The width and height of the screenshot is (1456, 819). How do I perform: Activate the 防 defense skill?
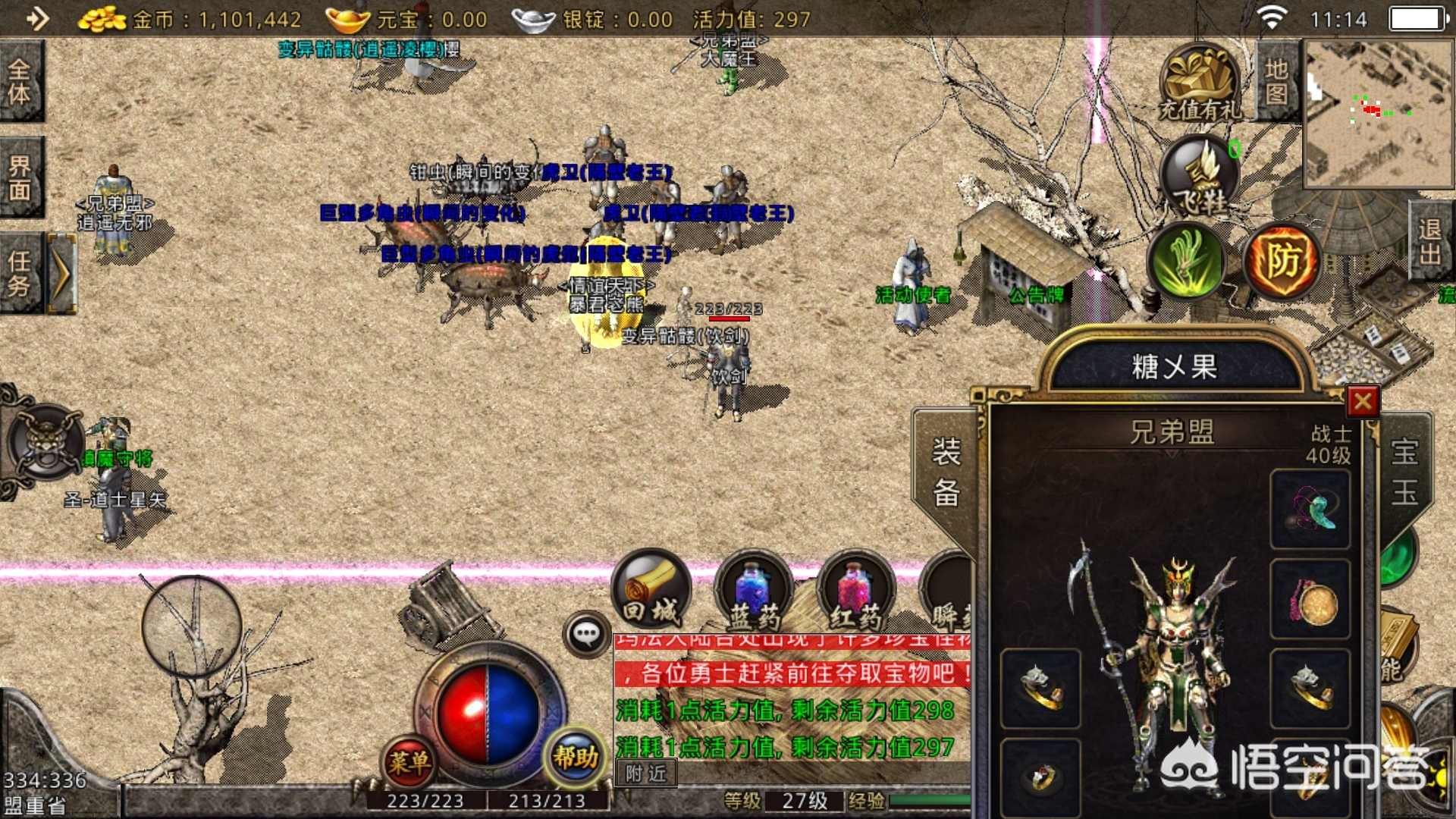coord(1283,262)
